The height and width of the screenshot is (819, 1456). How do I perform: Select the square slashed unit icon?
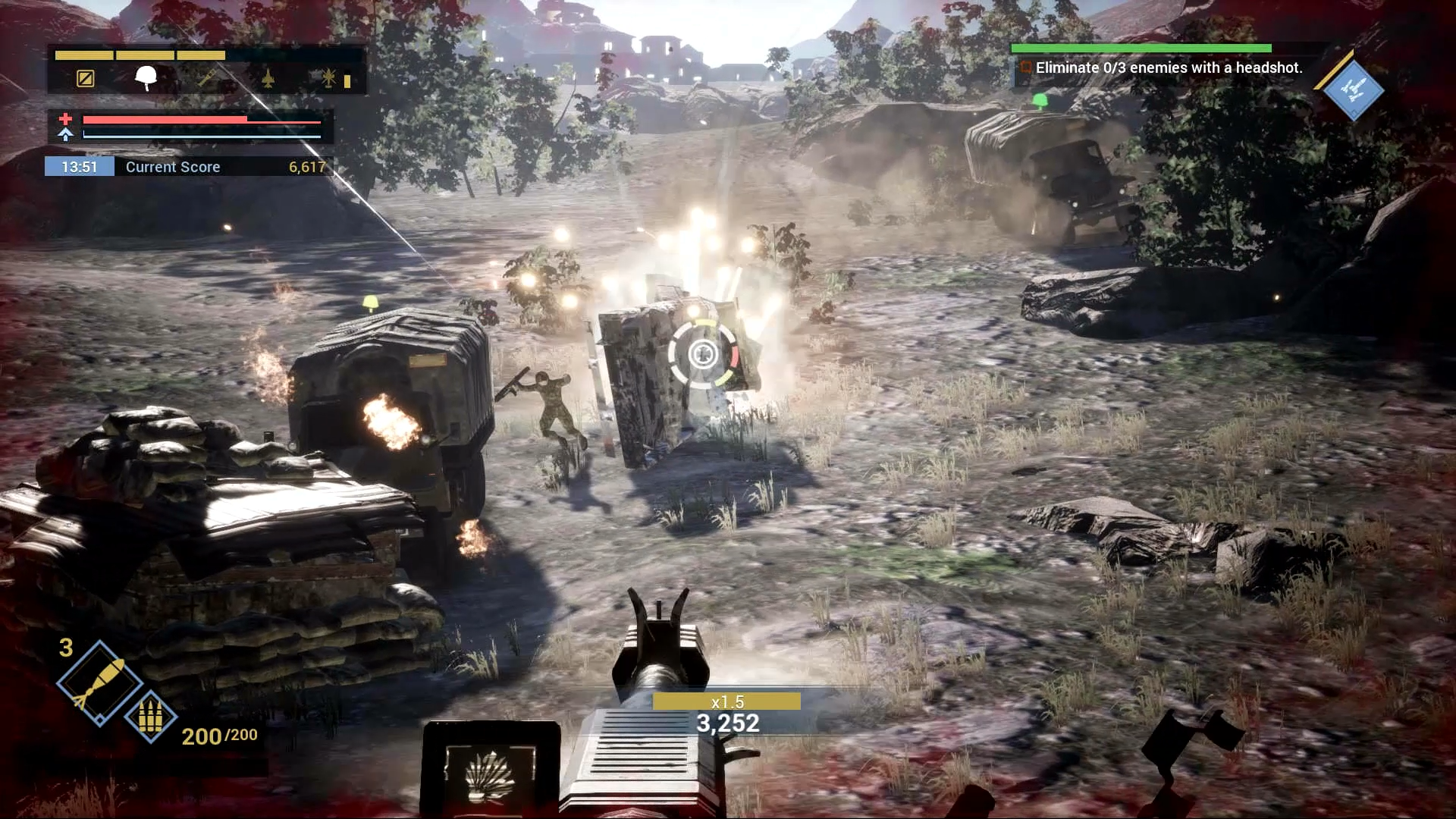(x=86, y=78)
